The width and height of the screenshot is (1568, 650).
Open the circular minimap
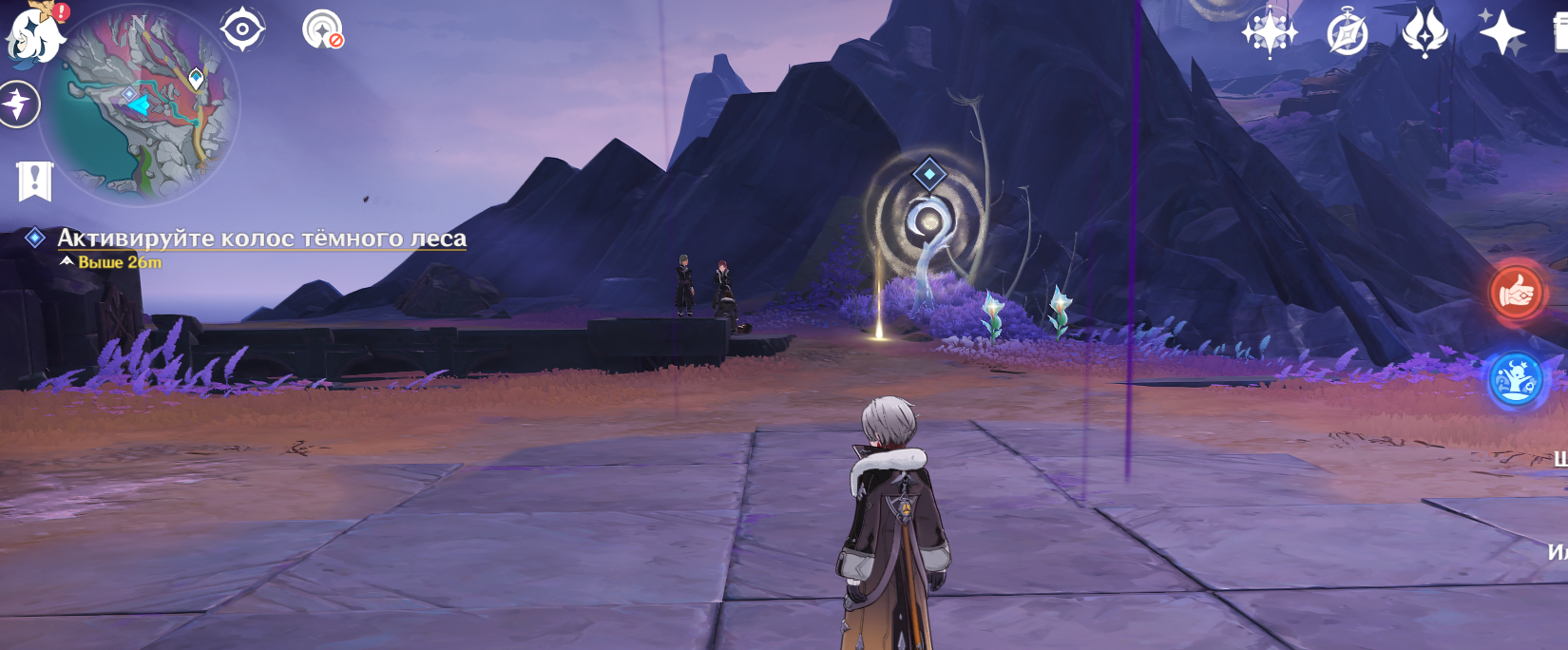(143, 105)
